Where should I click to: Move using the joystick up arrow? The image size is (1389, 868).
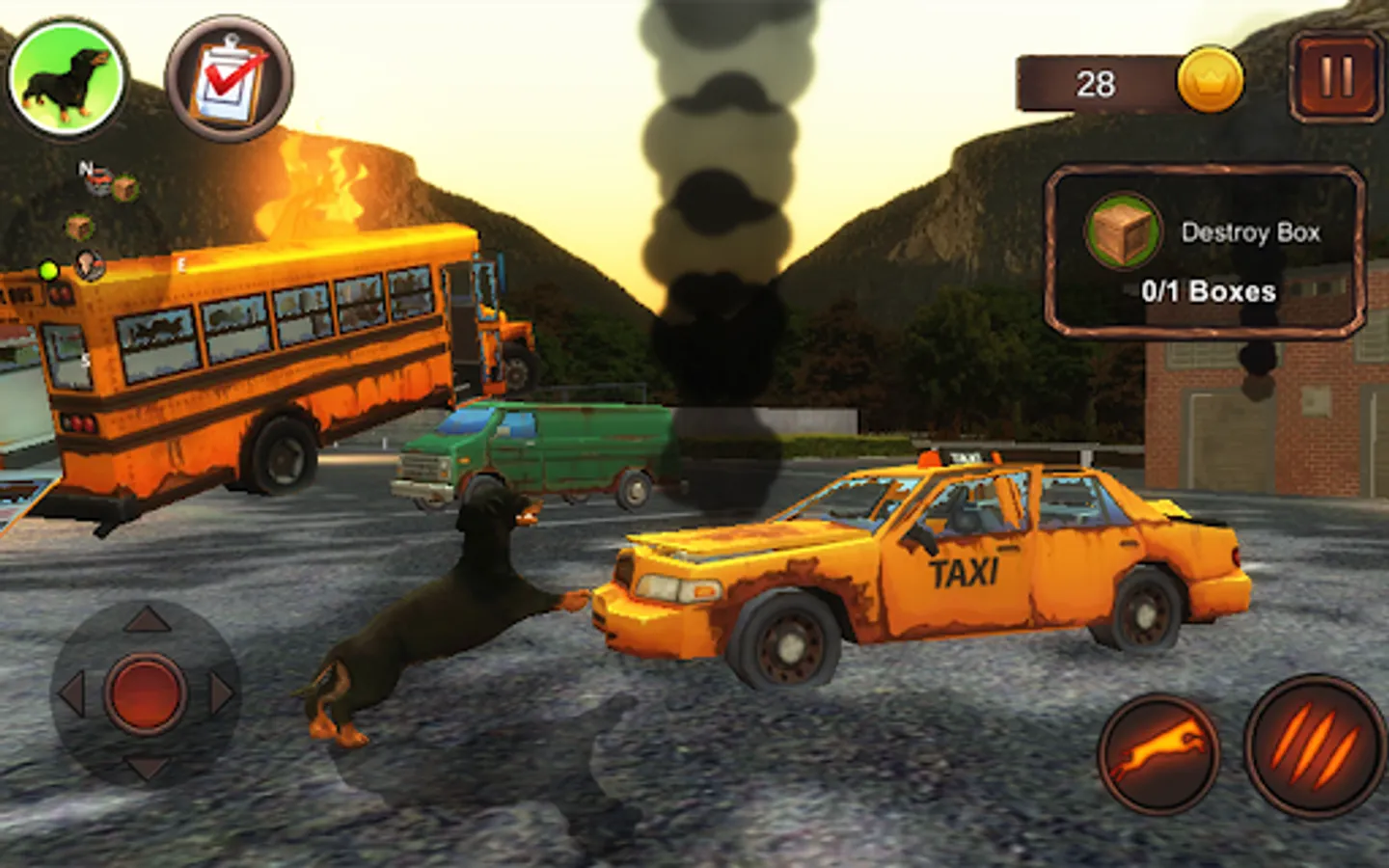tap(147, 620)
